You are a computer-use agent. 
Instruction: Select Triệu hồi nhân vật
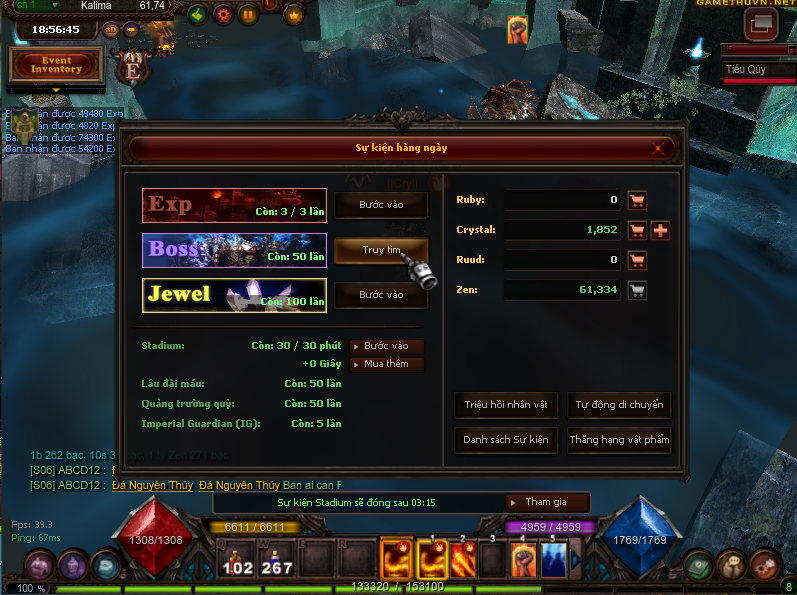click(506, 406)
